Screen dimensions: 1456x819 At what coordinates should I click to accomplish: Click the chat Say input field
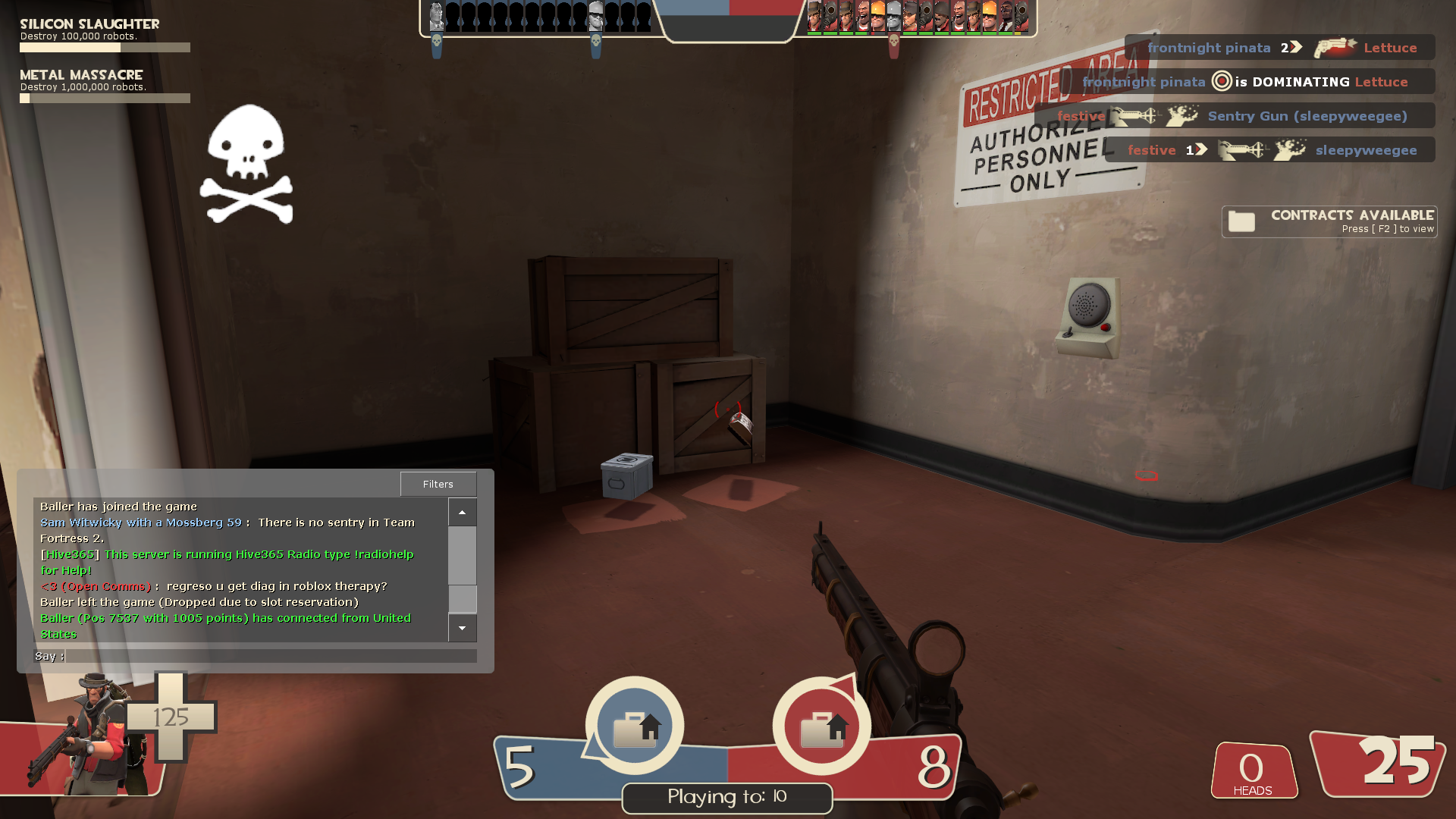coord(271,656)
